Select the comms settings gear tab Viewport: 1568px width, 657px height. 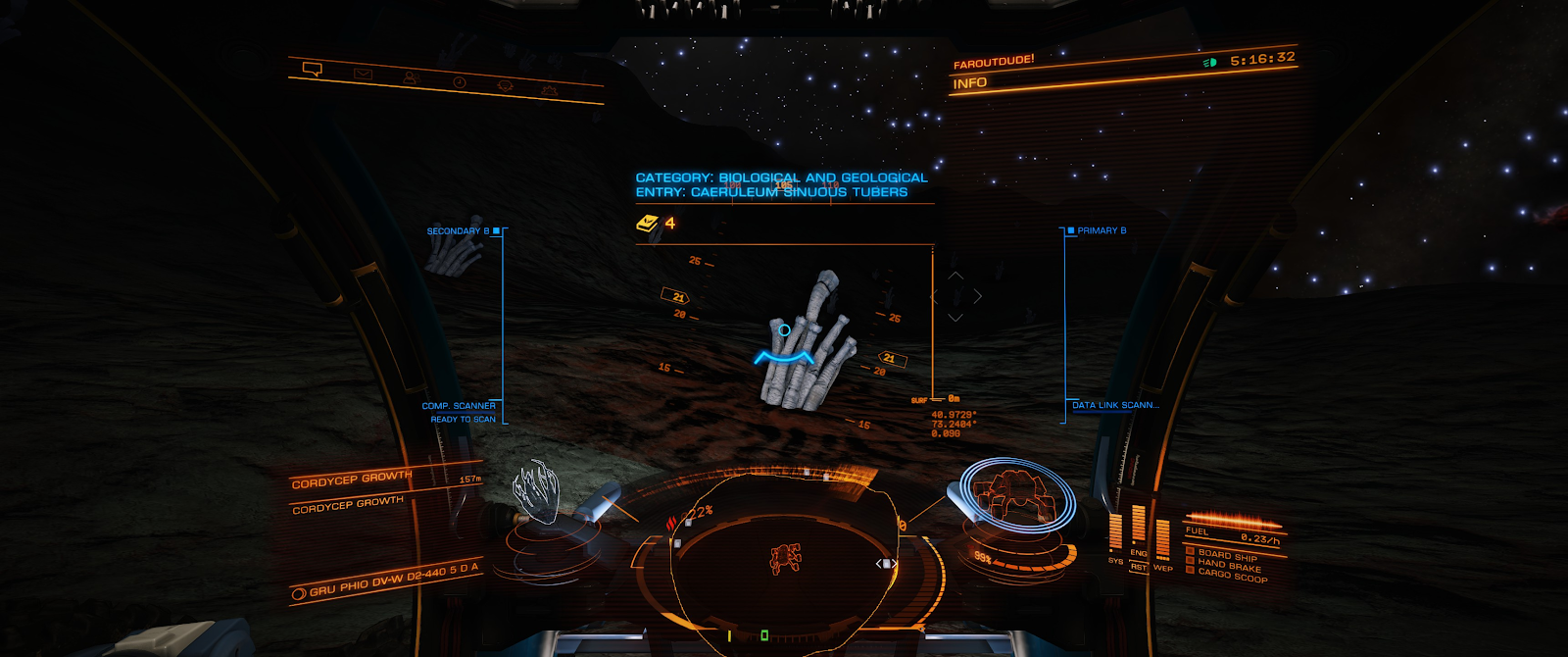click(x=549, y=90)
